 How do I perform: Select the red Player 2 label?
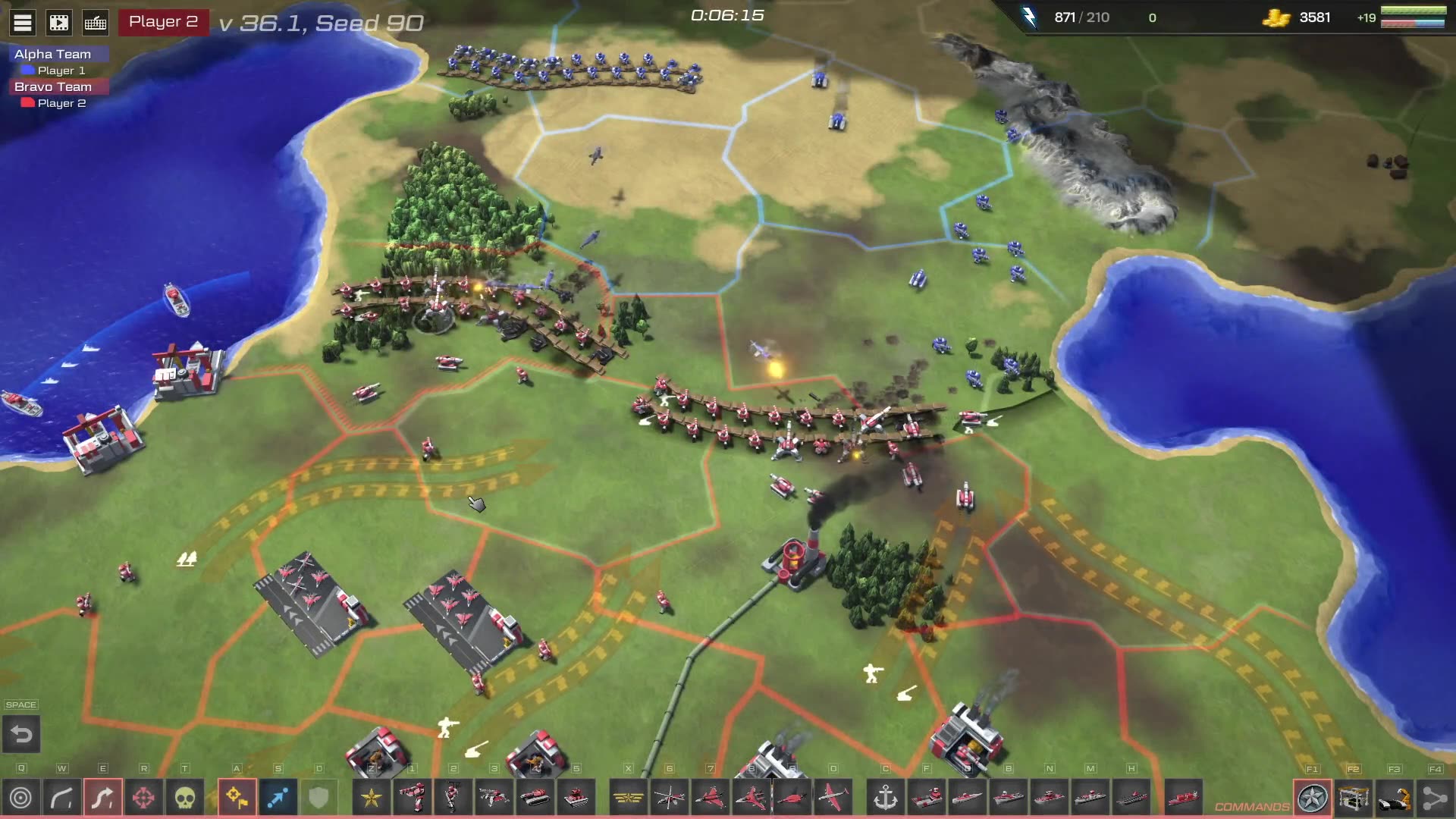coord(163,22)
